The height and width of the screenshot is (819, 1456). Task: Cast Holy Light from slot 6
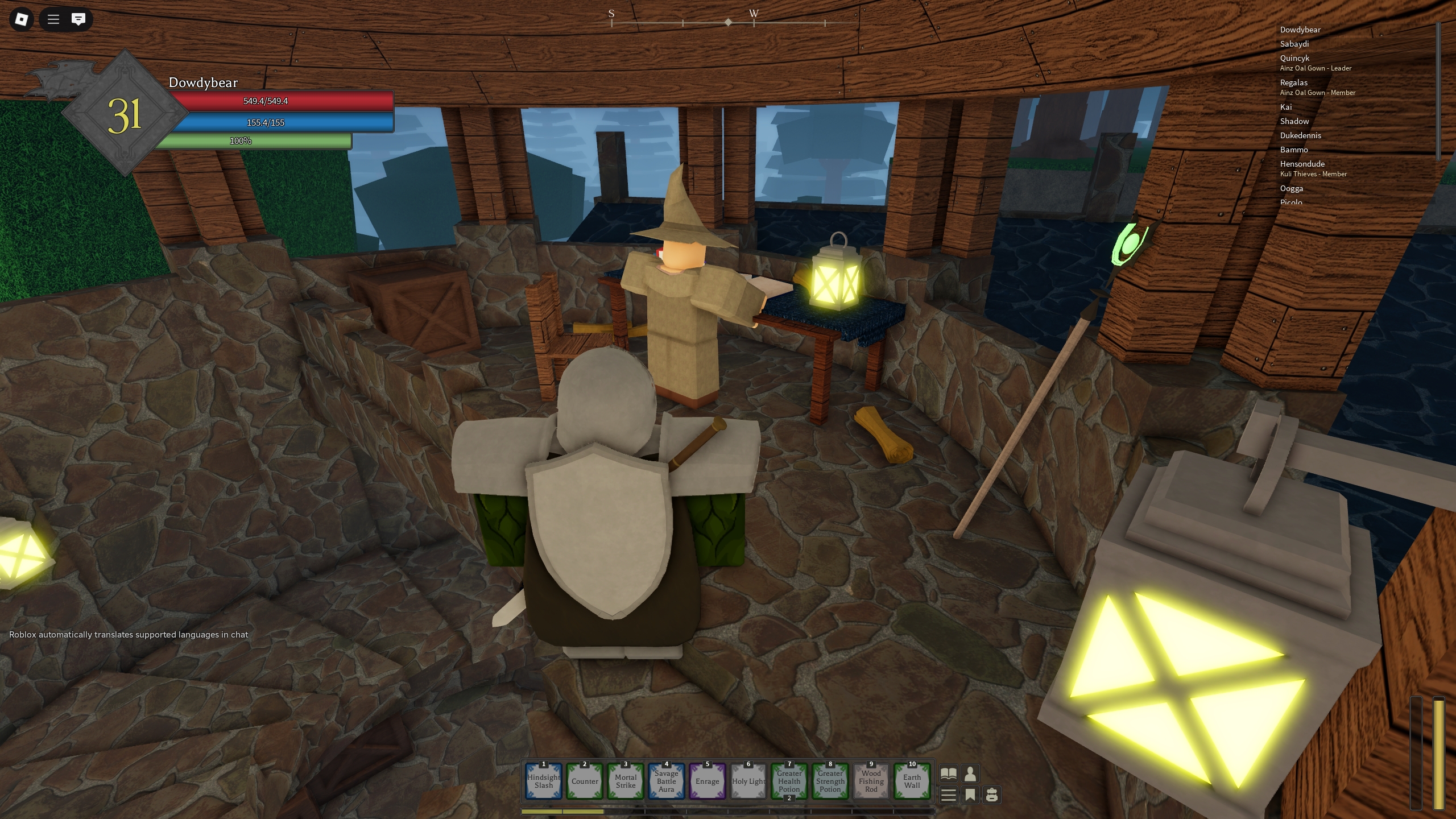748,781
